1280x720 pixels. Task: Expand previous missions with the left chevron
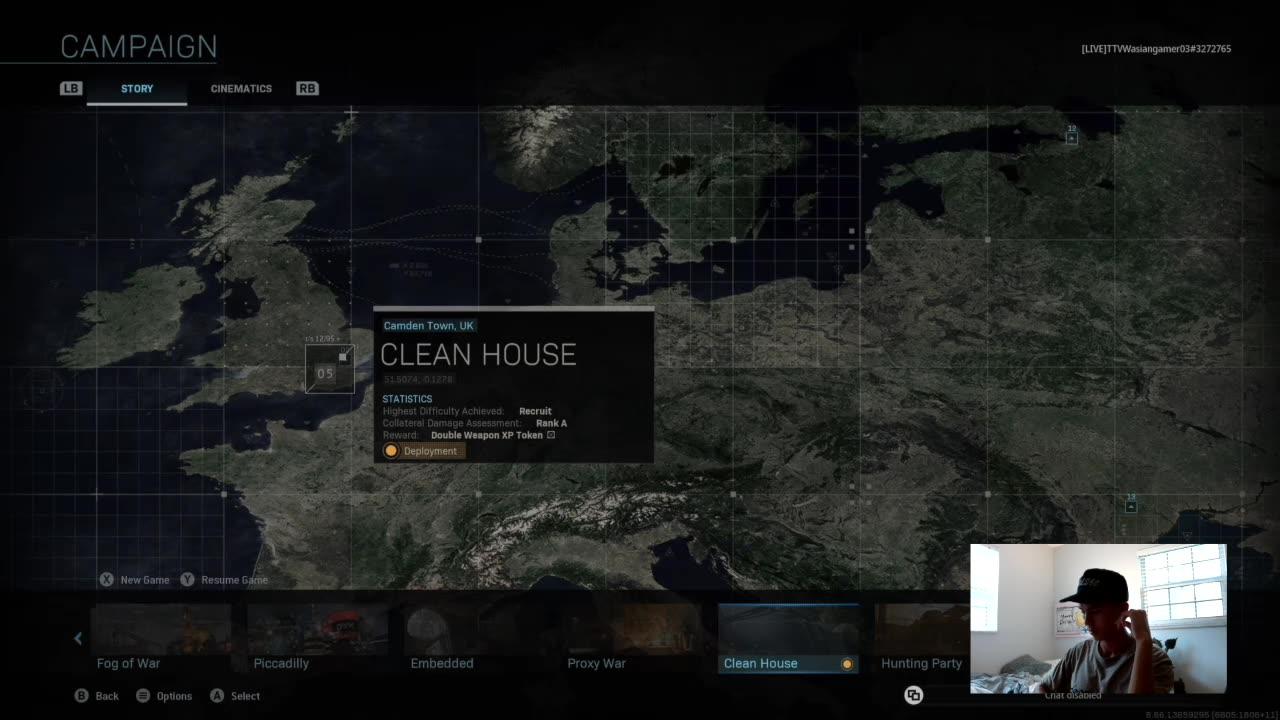(77, 638)
